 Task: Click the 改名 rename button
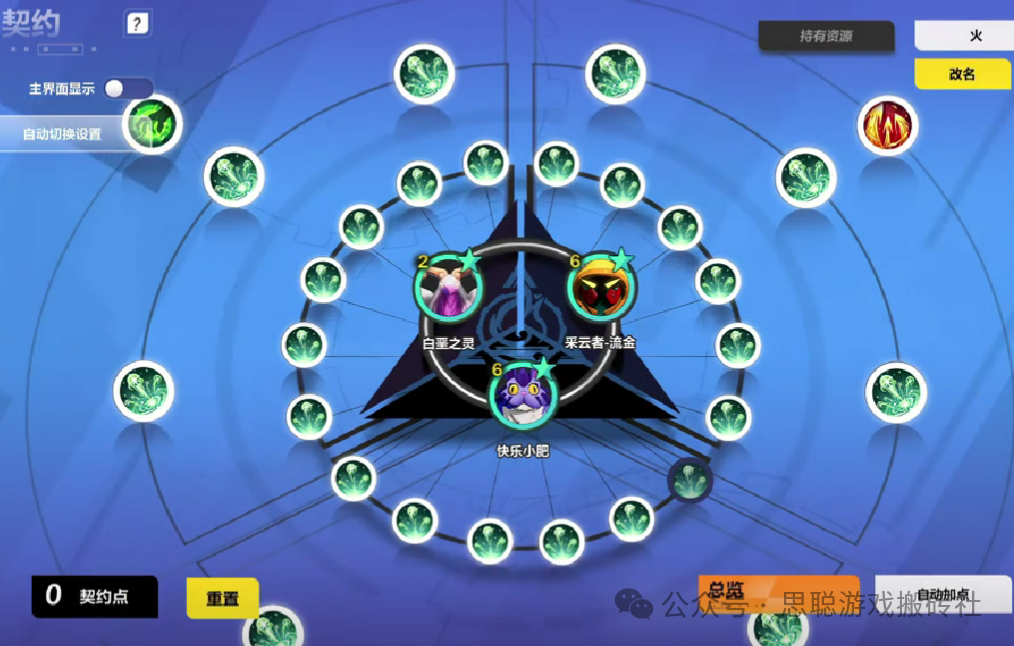(x=962, y=74)
